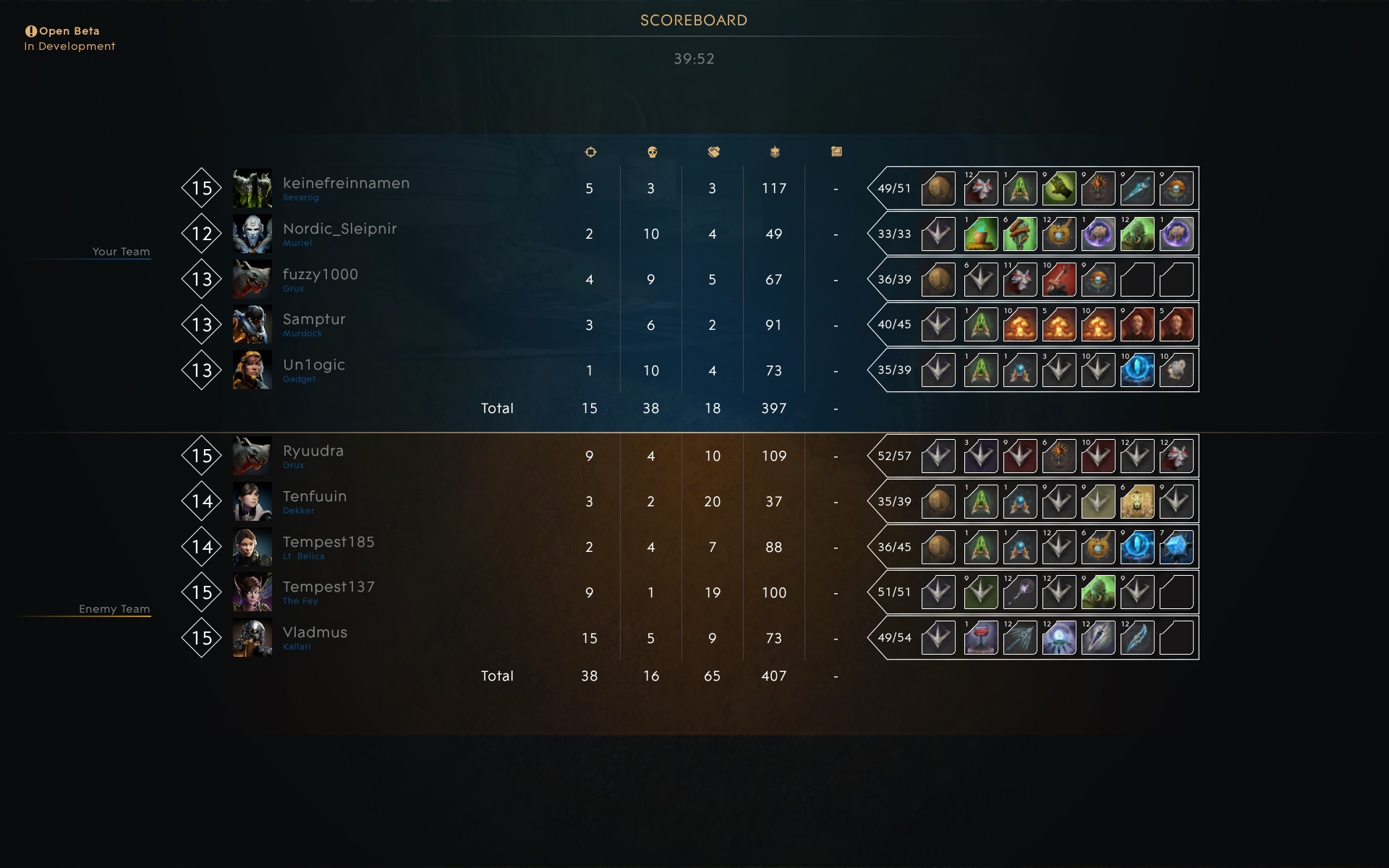This screenshot has height=868, width=1389.
Task: Click the kills crosshair column icon
Action: [590, 152]
